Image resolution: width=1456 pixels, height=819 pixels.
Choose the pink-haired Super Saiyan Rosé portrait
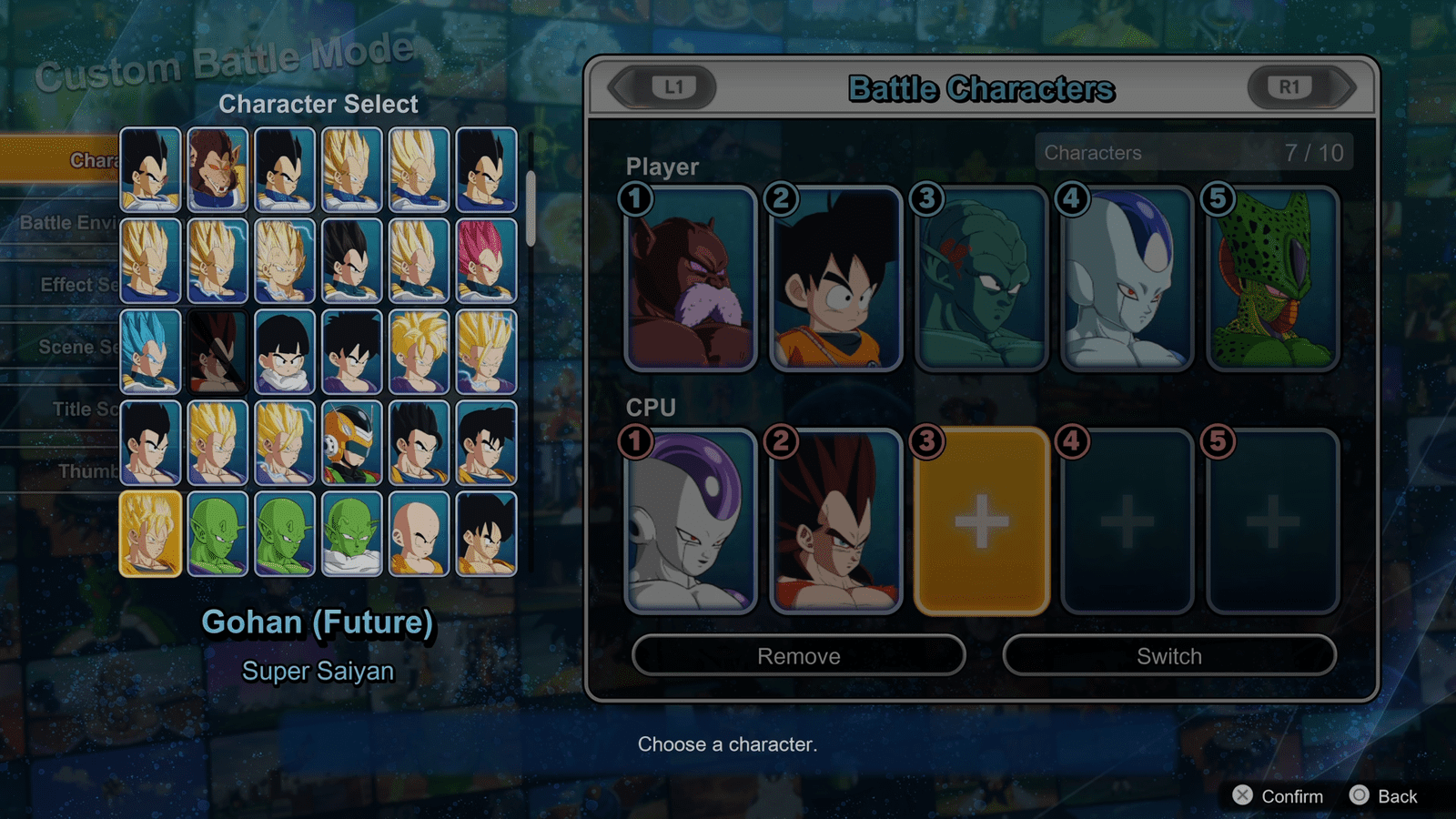pos(486,261)
